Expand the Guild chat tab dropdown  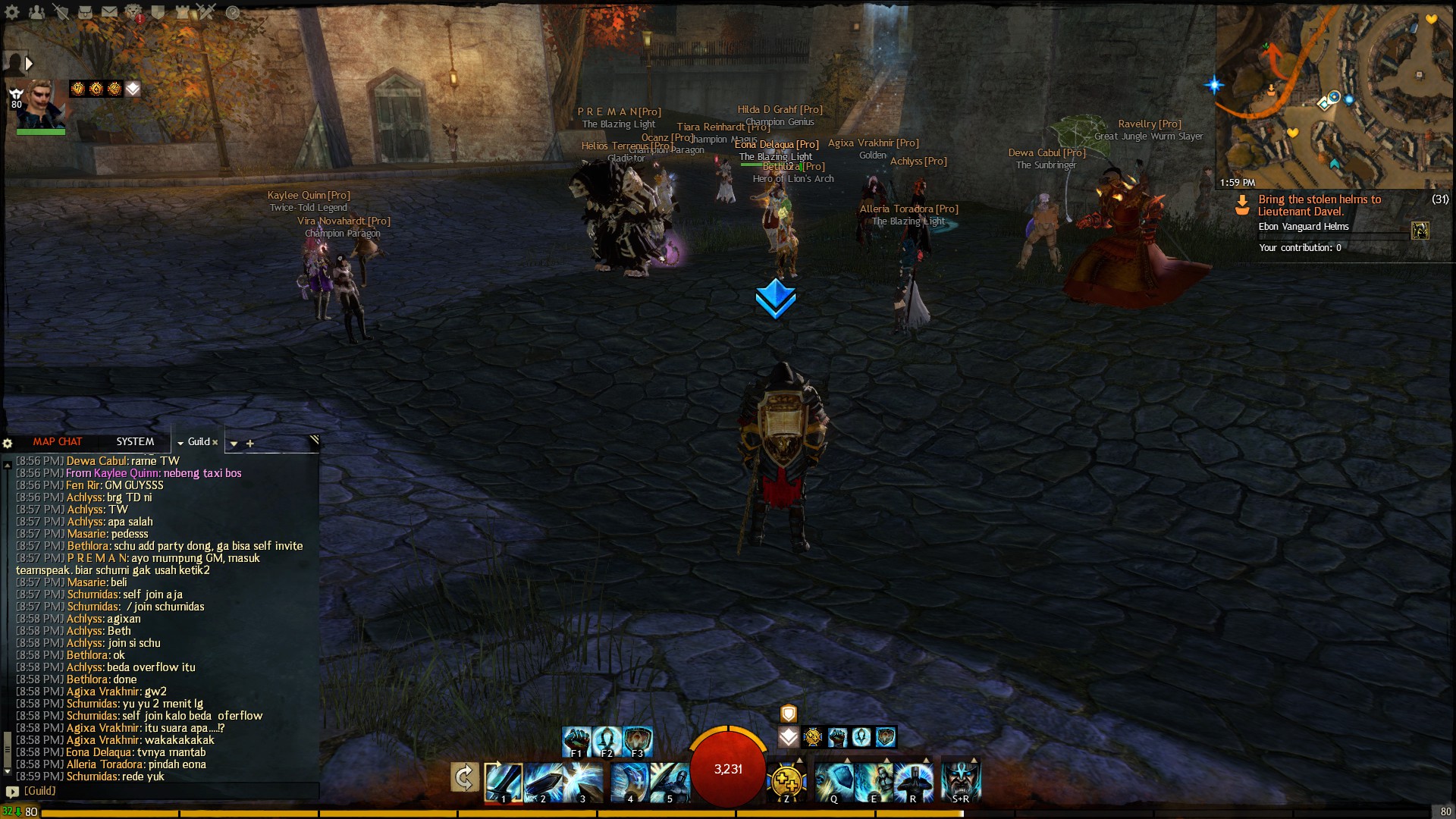[x=180, y=443]
